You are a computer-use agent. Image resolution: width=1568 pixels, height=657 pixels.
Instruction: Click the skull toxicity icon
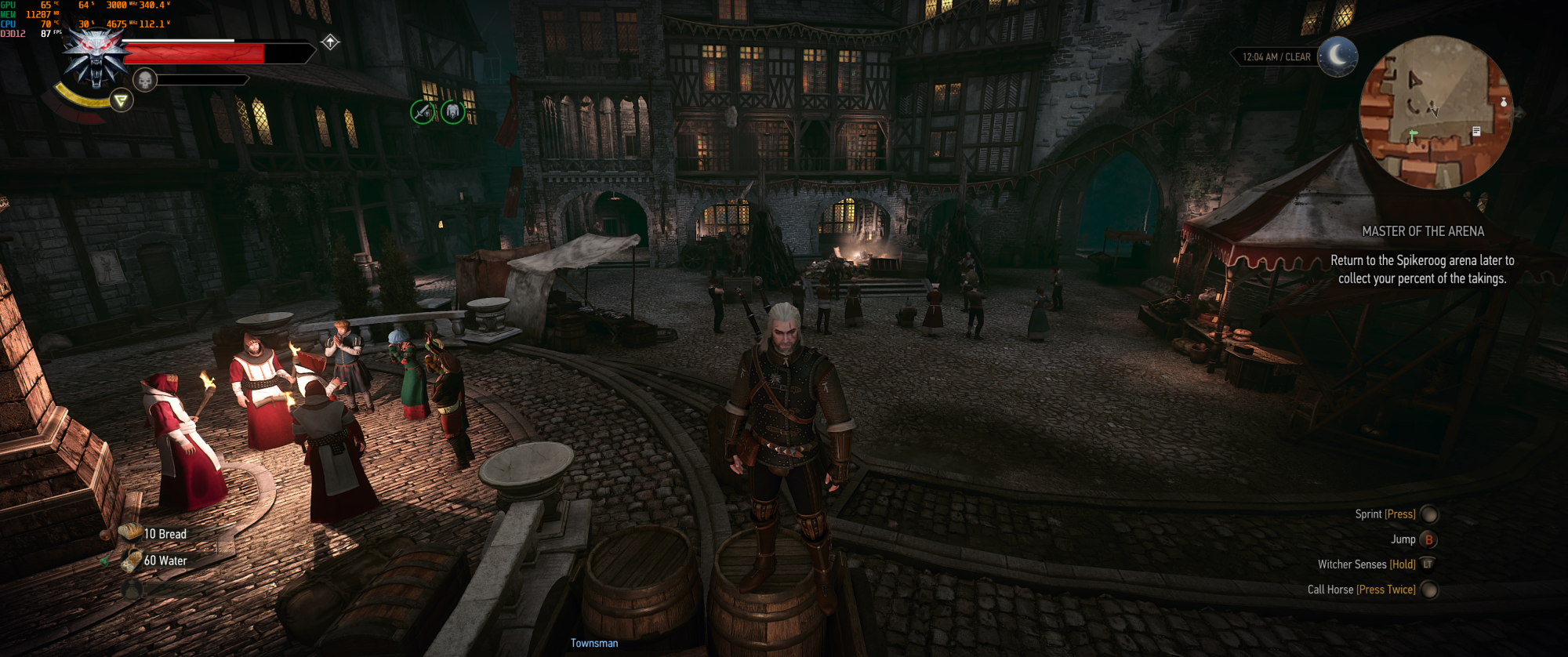tap(145, 80)
